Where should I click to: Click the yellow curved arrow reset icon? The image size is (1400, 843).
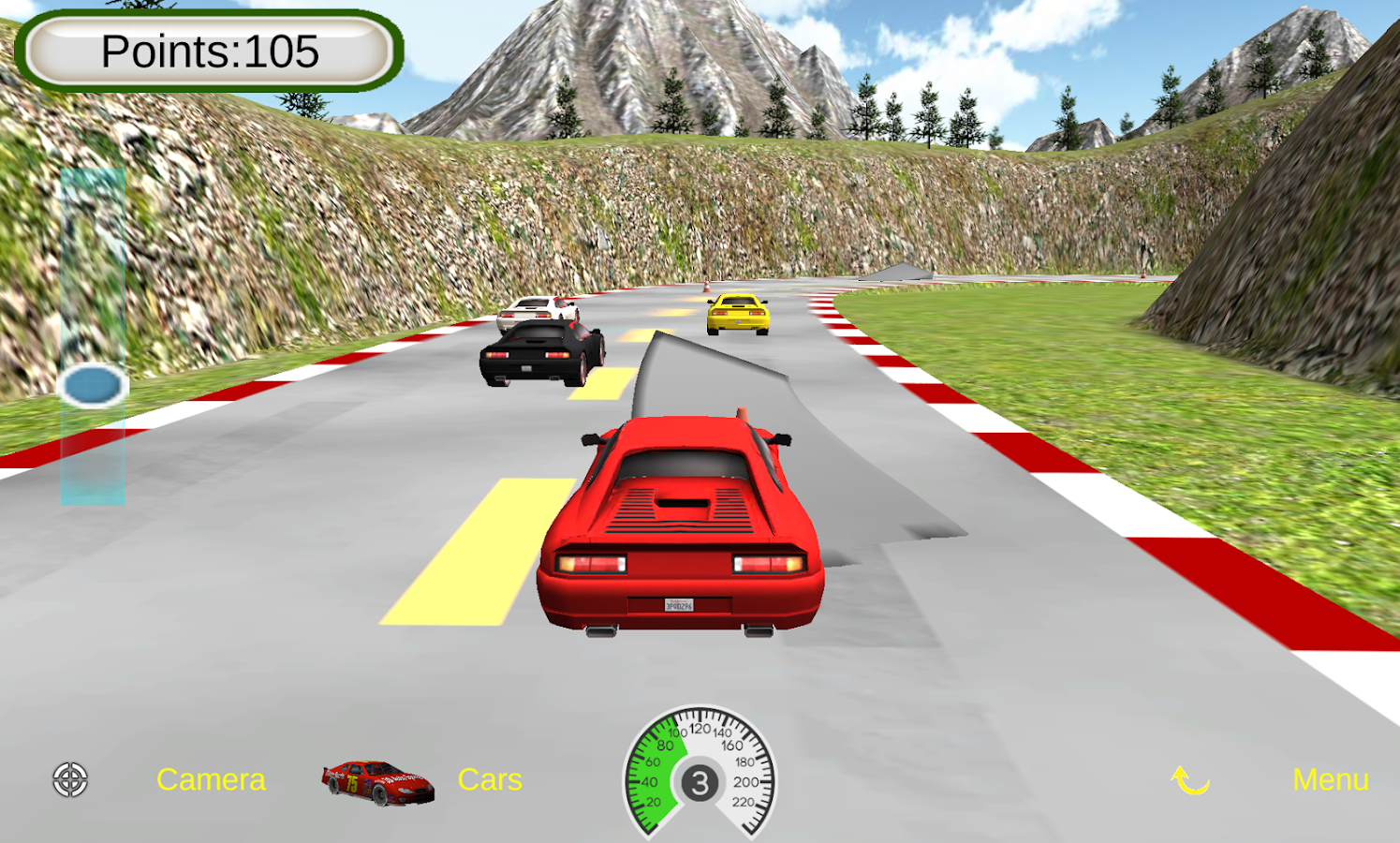[x=1190, y=779]
